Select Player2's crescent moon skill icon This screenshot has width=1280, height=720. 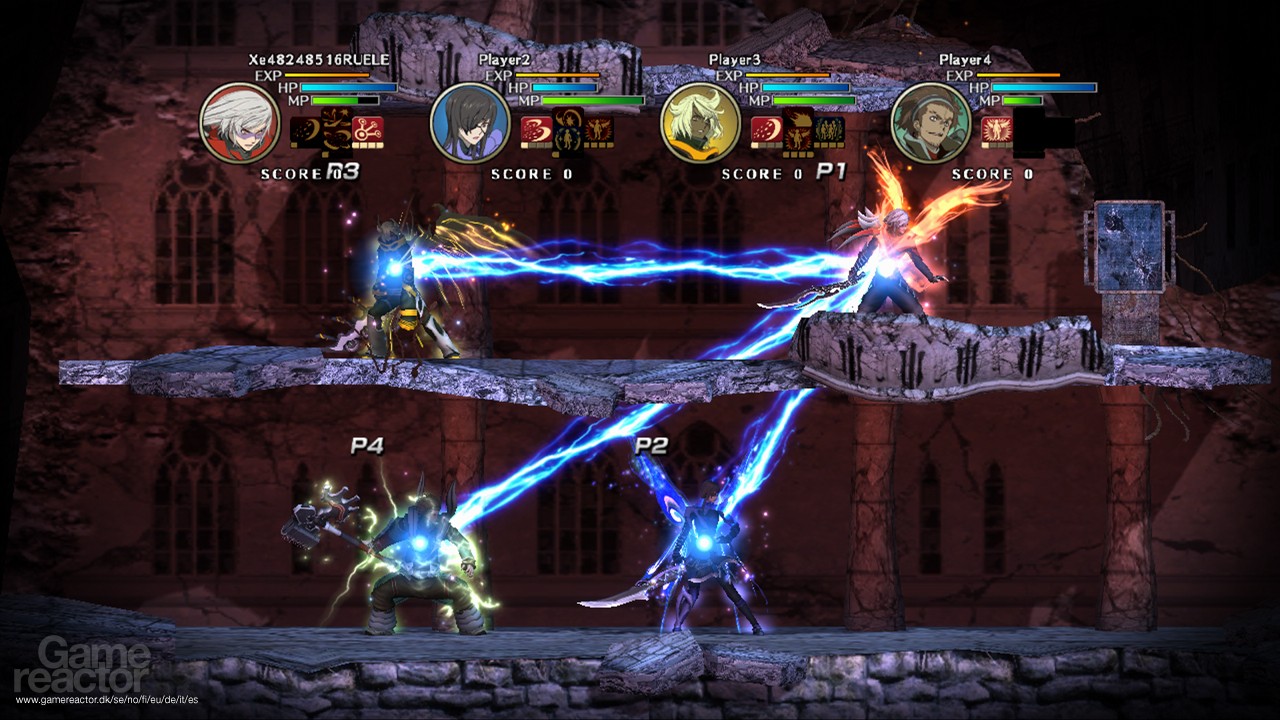point(535,128)
